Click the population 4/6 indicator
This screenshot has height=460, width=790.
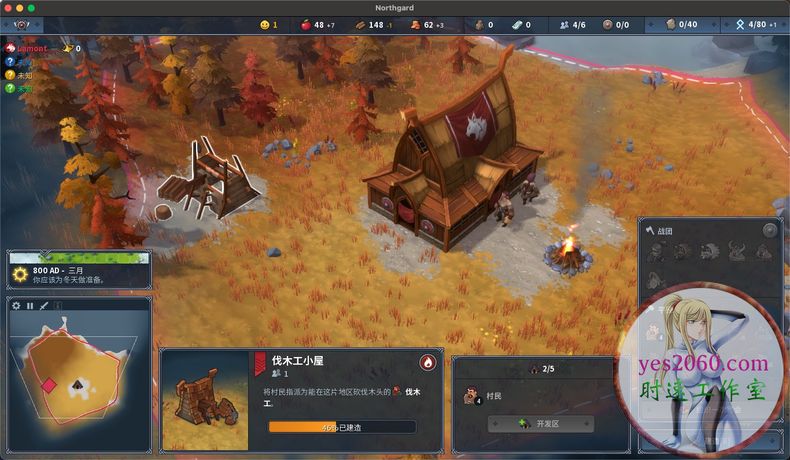pos(573,24)
